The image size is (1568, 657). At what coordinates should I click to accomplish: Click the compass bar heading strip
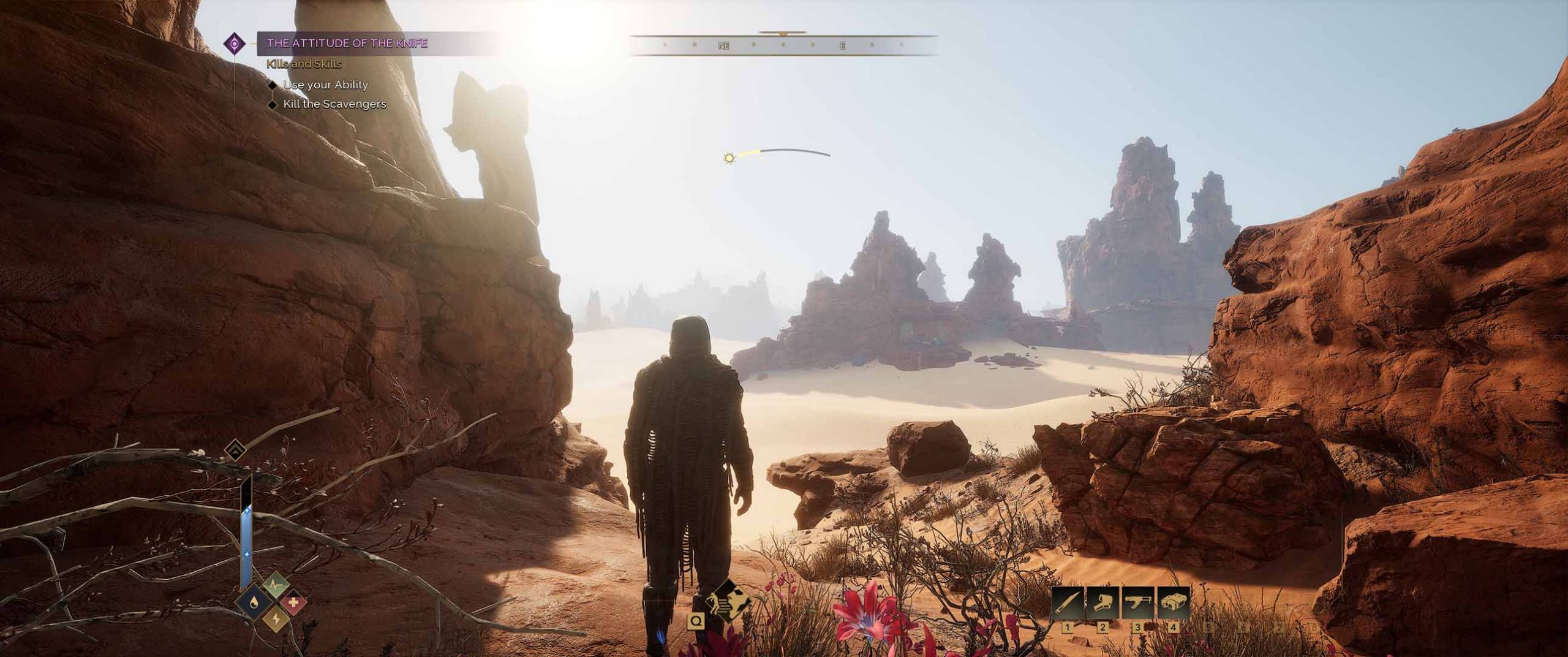783,46
